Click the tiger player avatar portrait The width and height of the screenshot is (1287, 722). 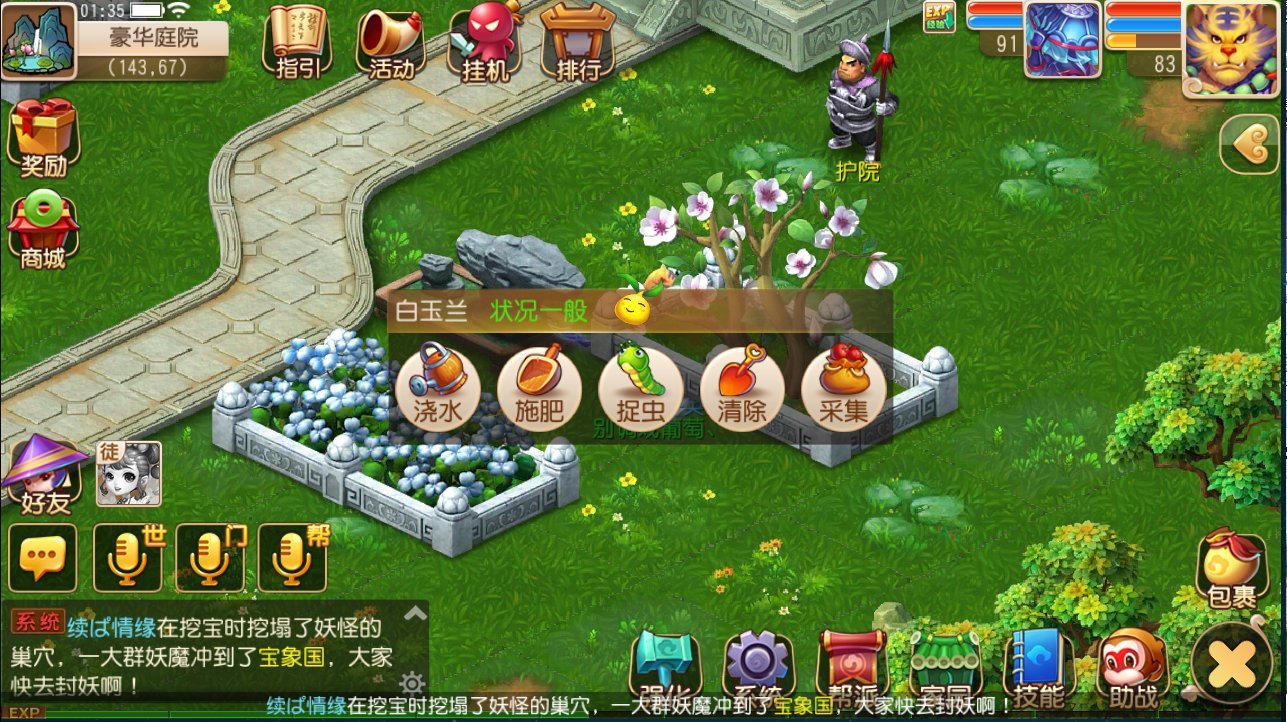click(x=1232, y=47)
